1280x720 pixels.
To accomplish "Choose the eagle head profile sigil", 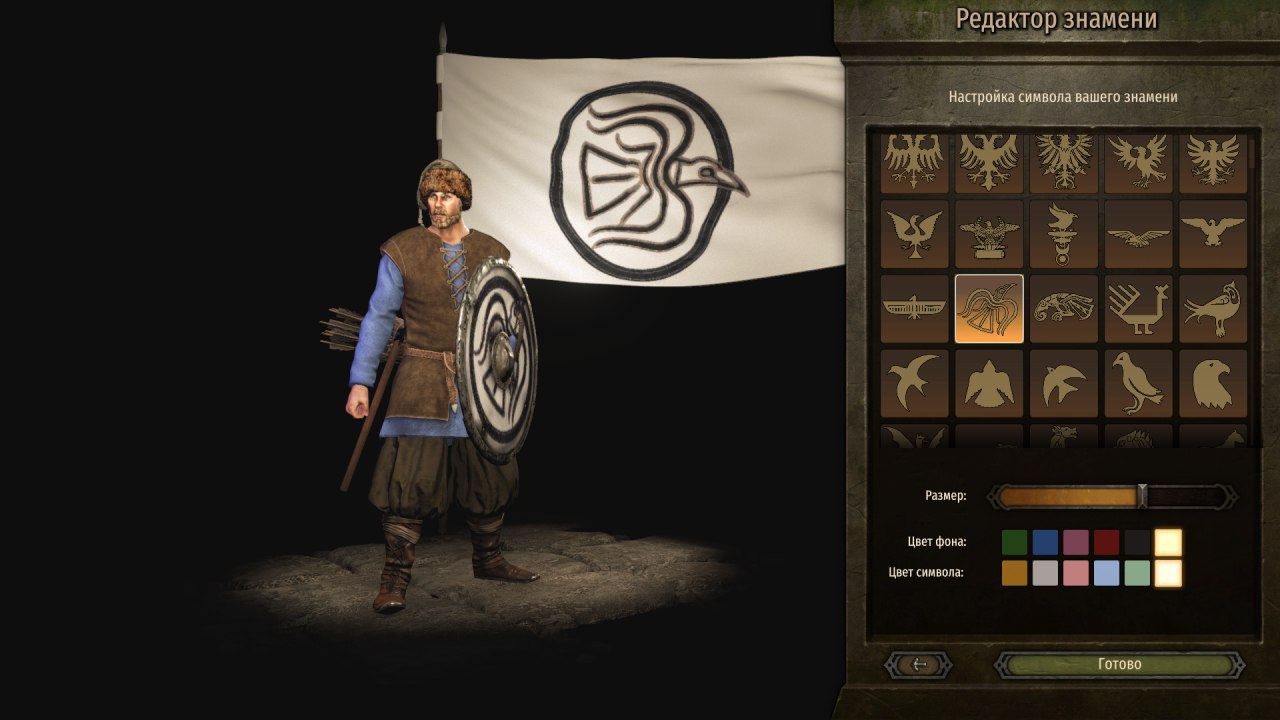I will (x=1211, y=382).
